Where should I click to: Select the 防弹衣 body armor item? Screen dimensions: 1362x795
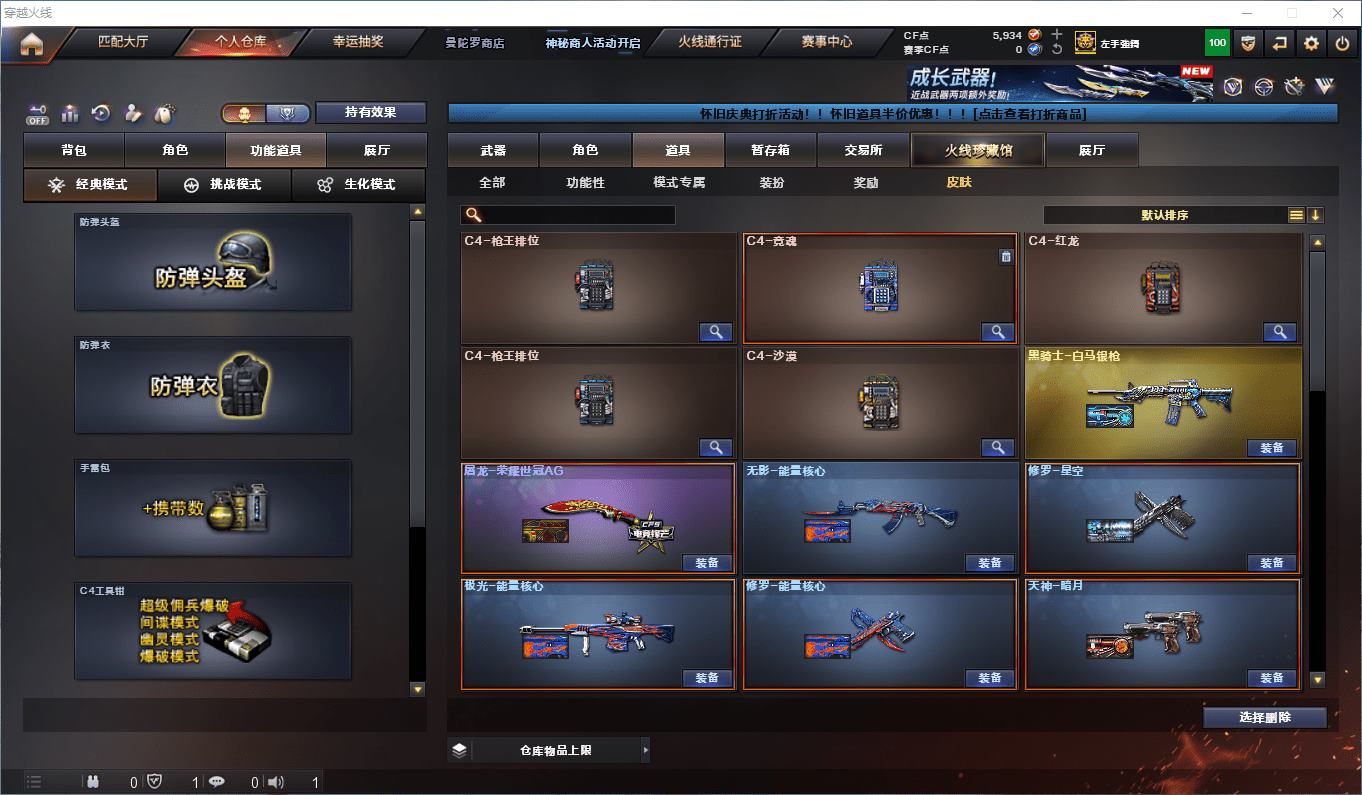[x=213, y=385]
